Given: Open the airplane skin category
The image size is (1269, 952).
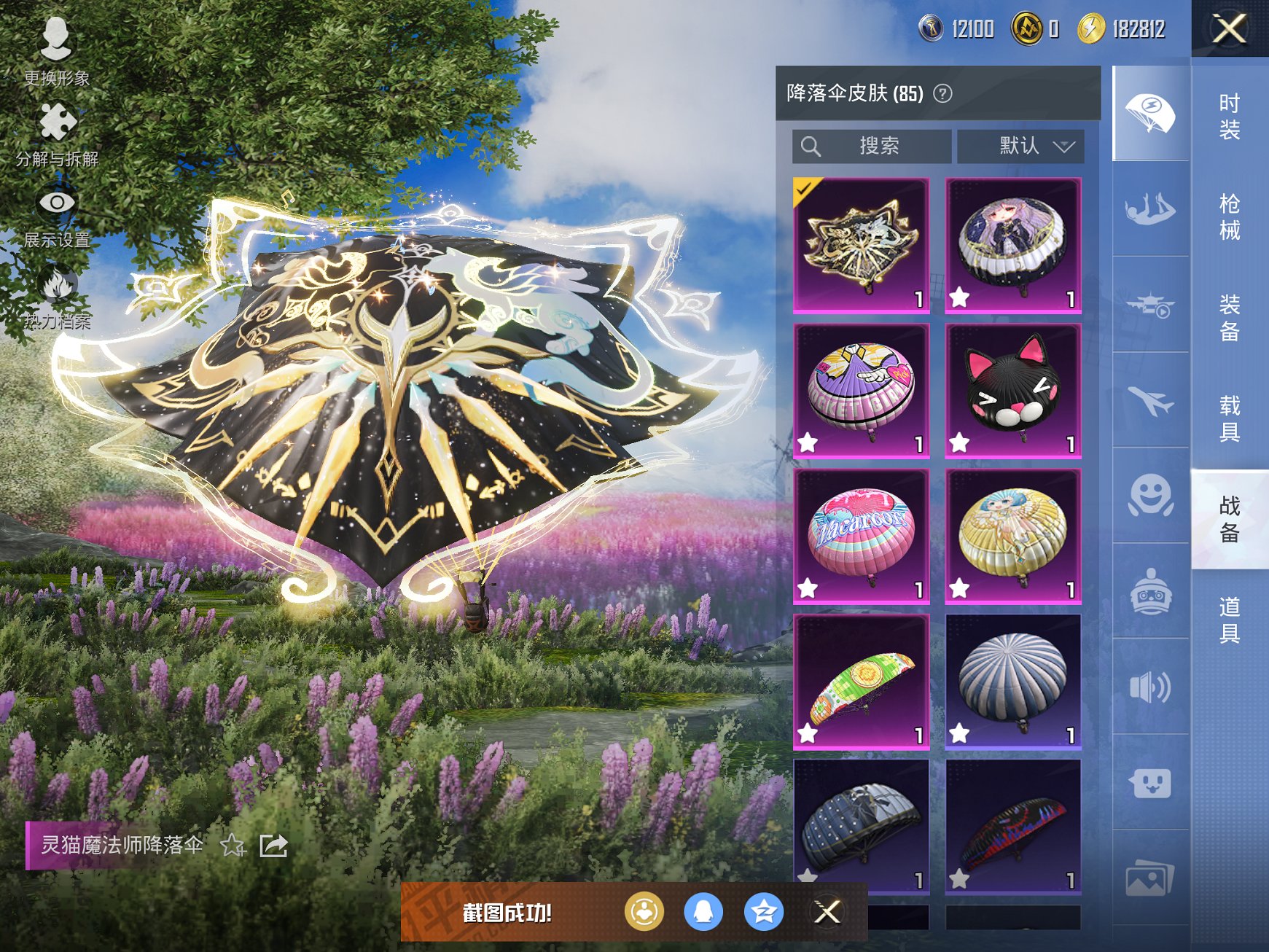Looking at the screenshot, I should click(x=1150, y=400).
